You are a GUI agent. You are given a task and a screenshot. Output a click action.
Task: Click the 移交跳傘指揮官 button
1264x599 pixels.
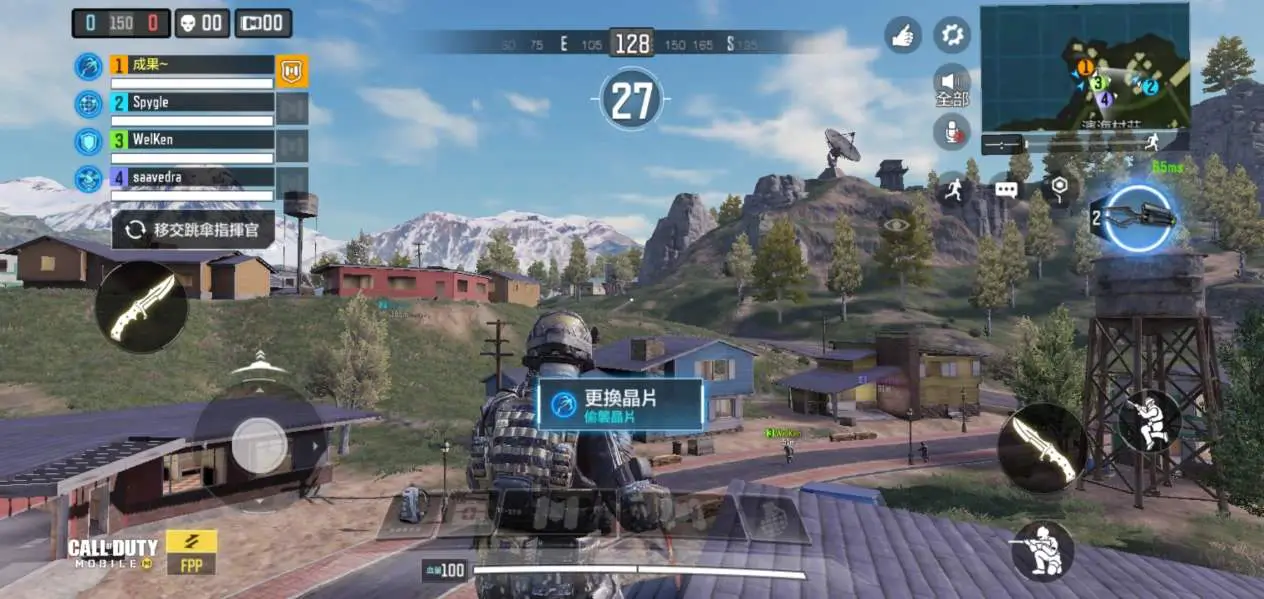click(x=193, y=230)
